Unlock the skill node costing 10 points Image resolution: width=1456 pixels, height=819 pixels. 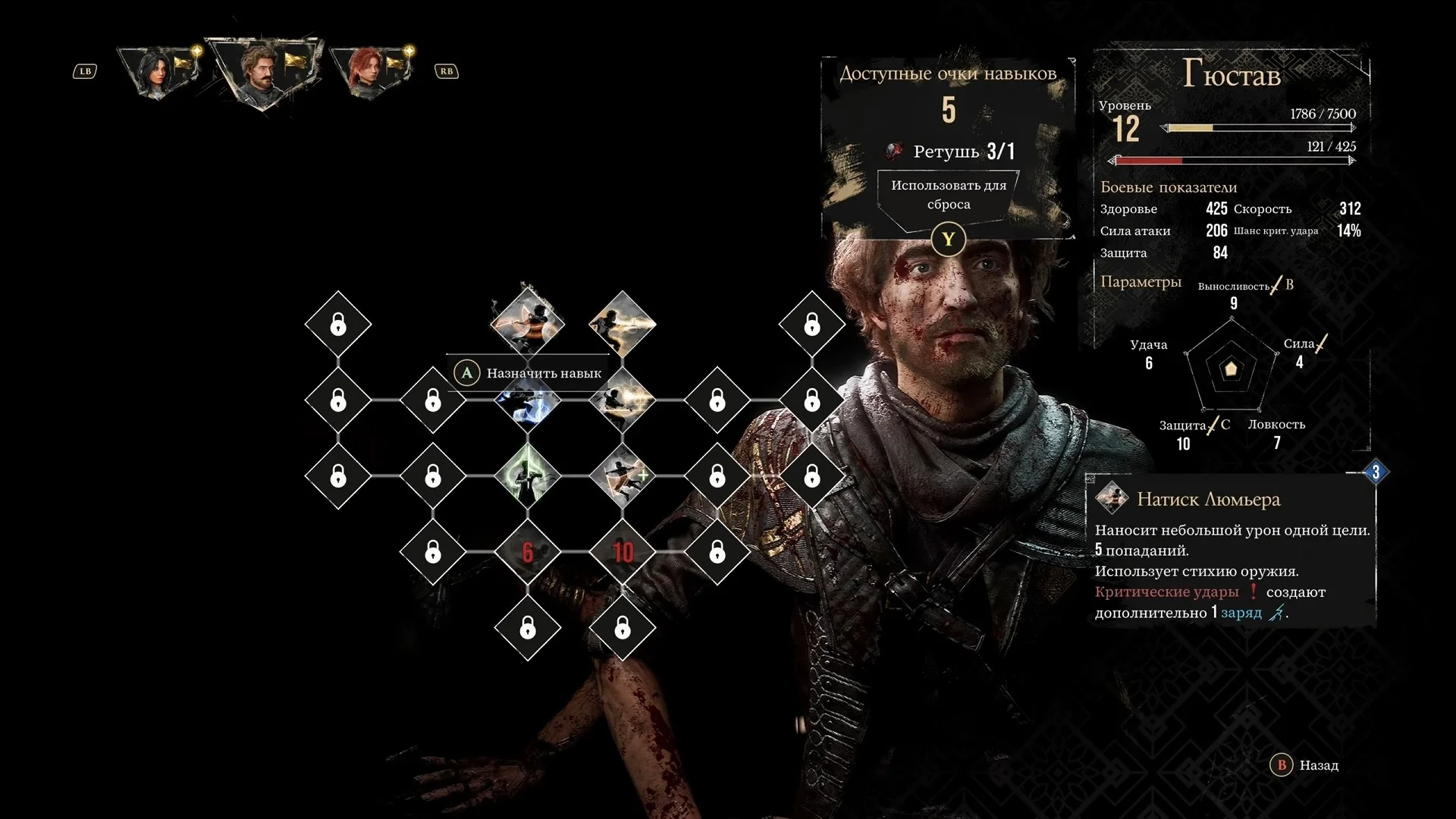click(623, 551)
